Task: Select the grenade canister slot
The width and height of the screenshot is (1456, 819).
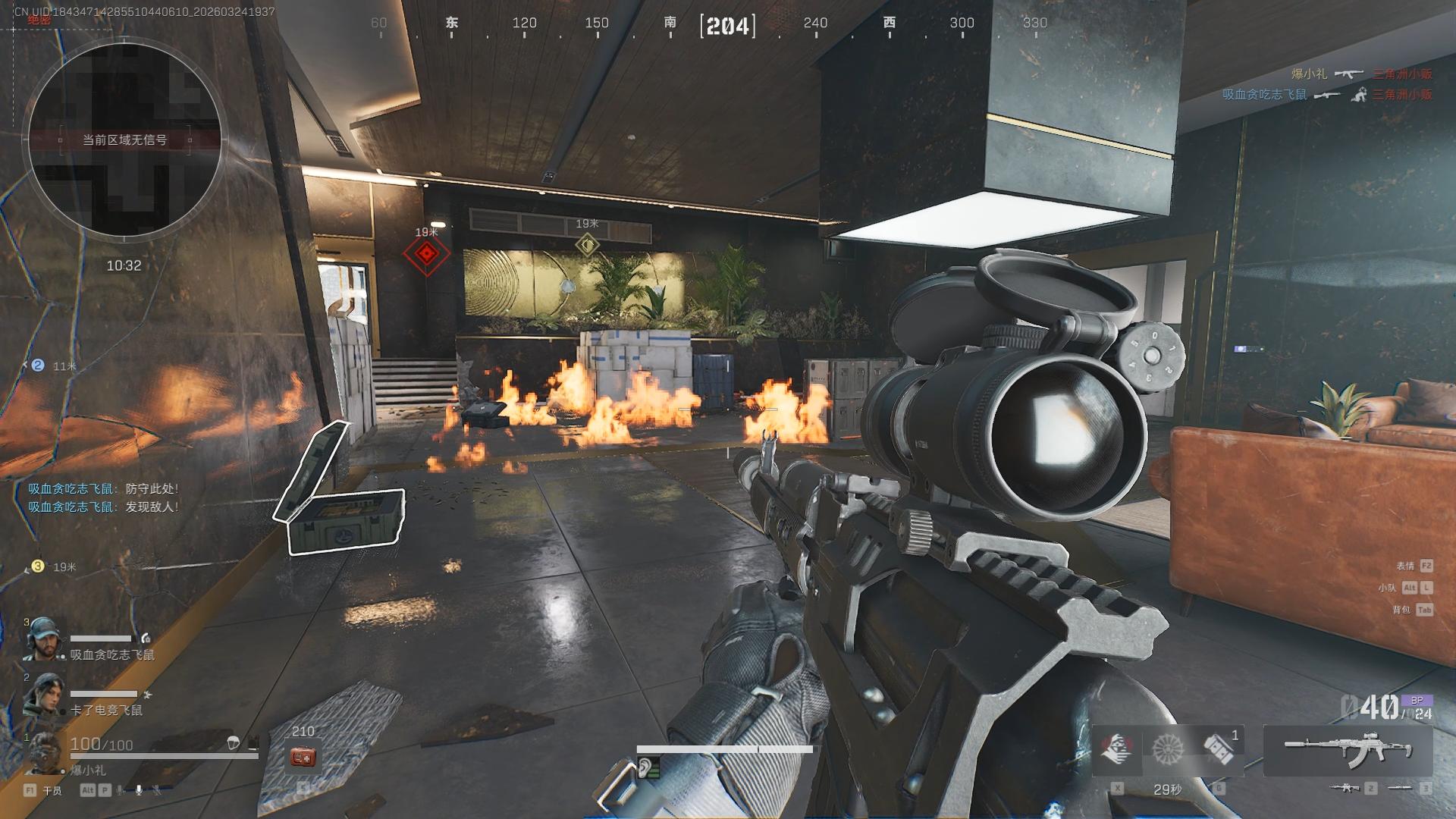Action: pyautogui.click(x=1219, y=749)
